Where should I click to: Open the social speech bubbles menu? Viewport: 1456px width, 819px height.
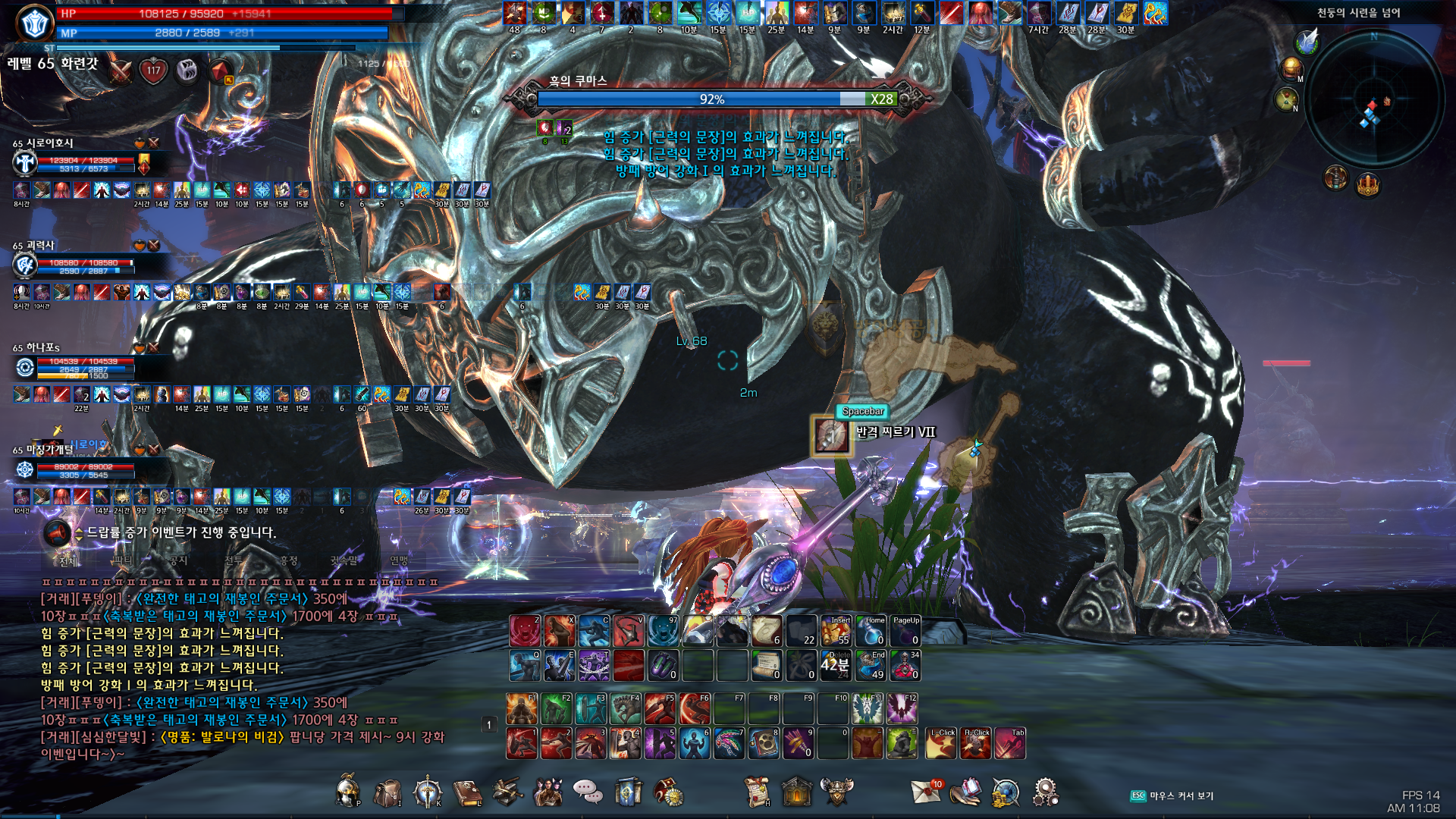click(587, 792)
